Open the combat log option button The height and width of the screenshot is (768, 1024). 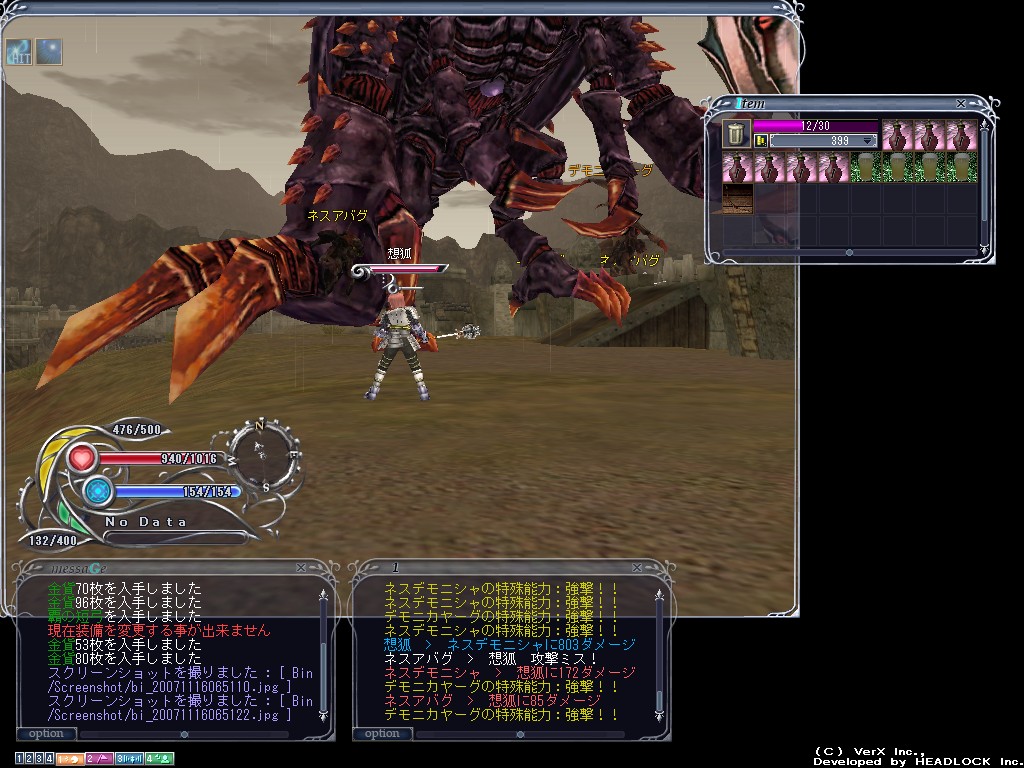point(382,734)
